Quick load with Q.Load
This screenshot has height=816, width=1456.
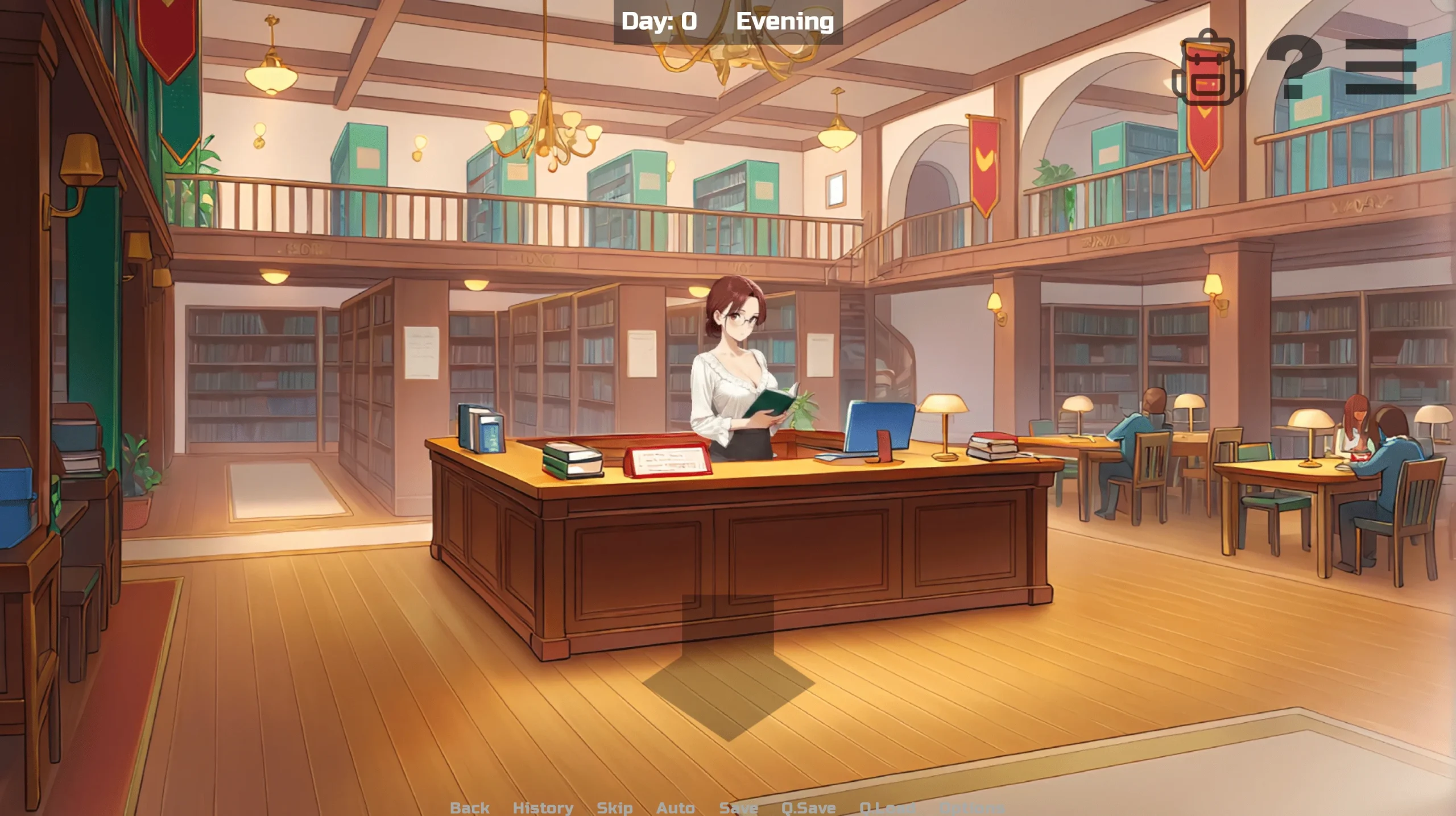[887, 807]
